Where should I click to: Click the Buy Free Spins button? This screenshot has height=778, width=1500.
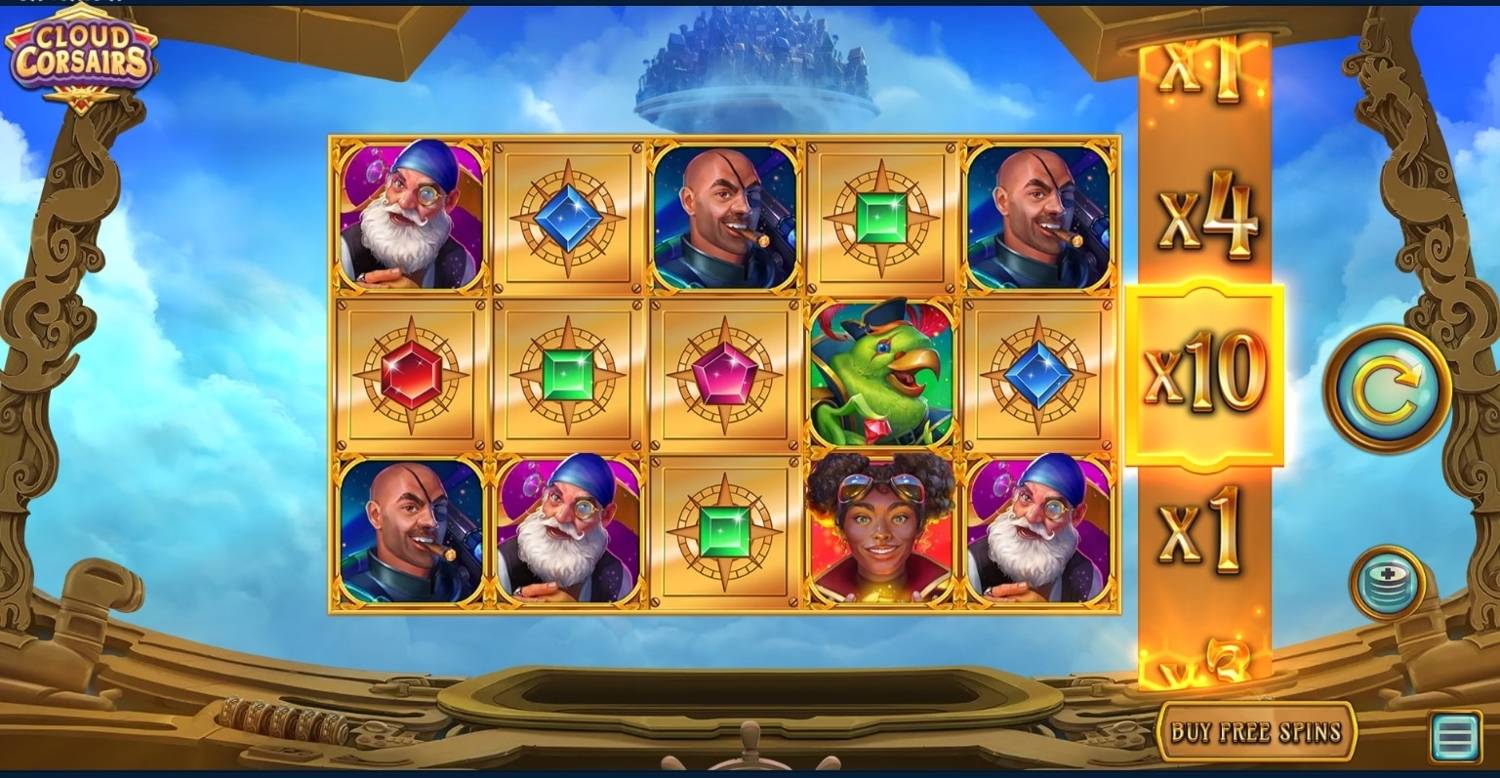pos(1256,731)
